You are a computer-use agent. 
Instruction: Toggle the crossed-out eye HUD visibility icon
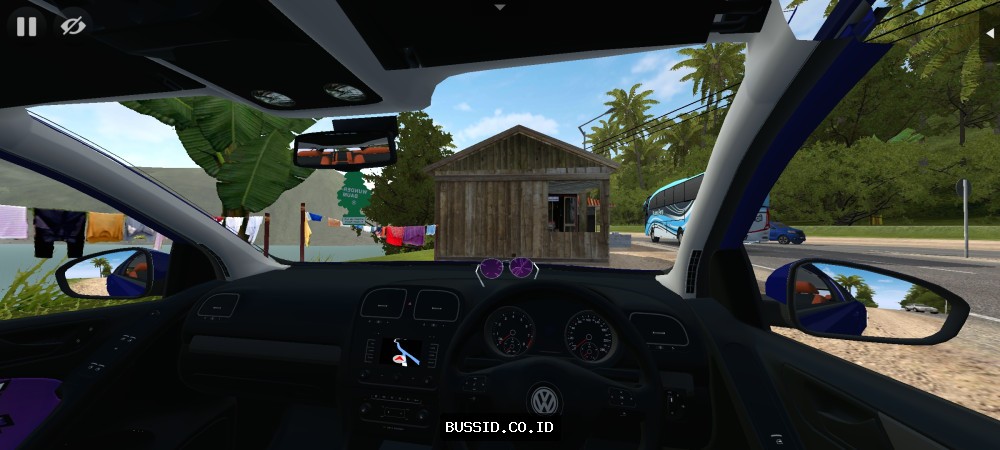73,26
